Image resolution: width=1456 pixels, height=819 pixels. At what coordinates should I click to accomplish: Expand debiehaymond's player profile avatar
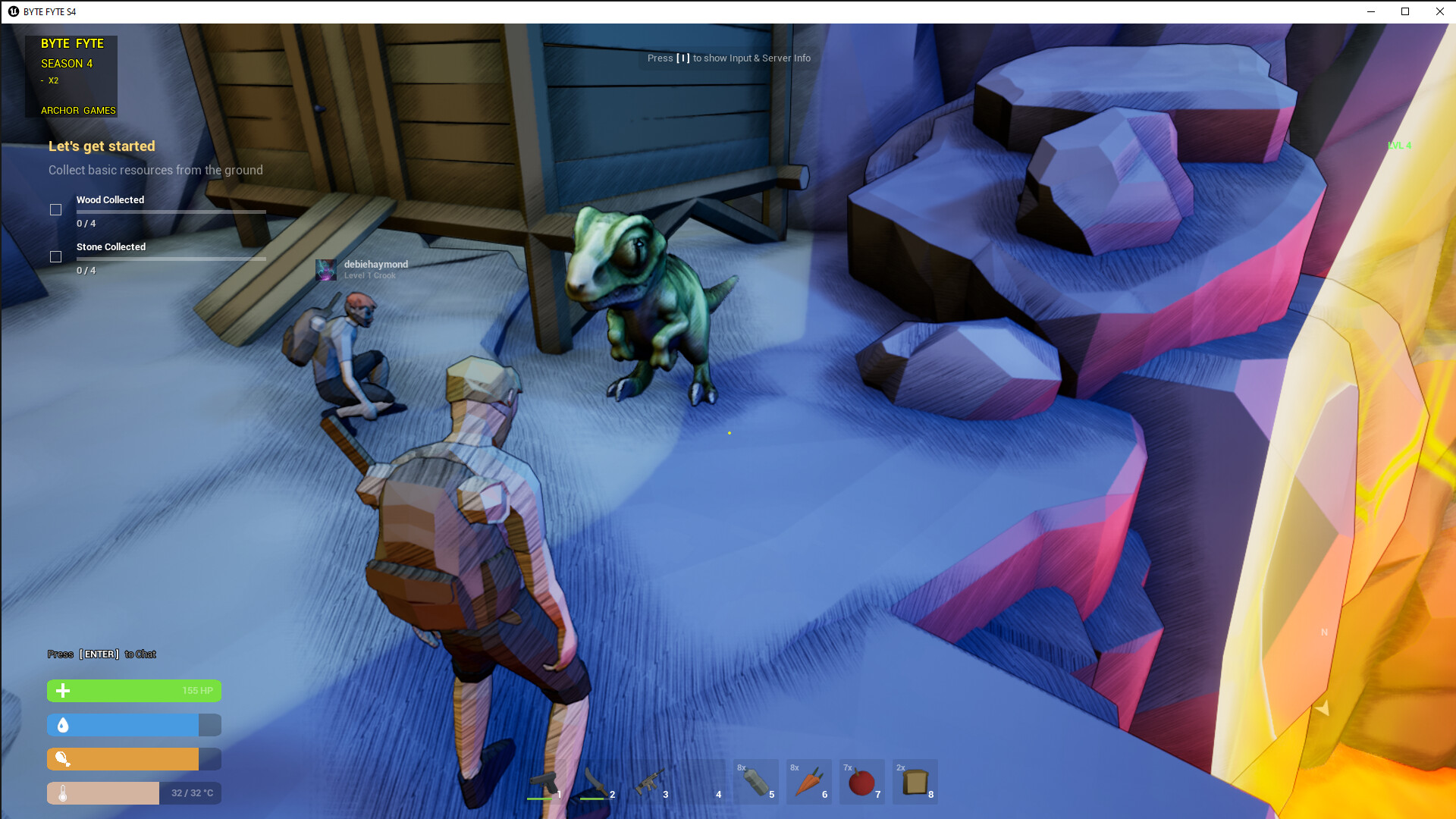326,269
